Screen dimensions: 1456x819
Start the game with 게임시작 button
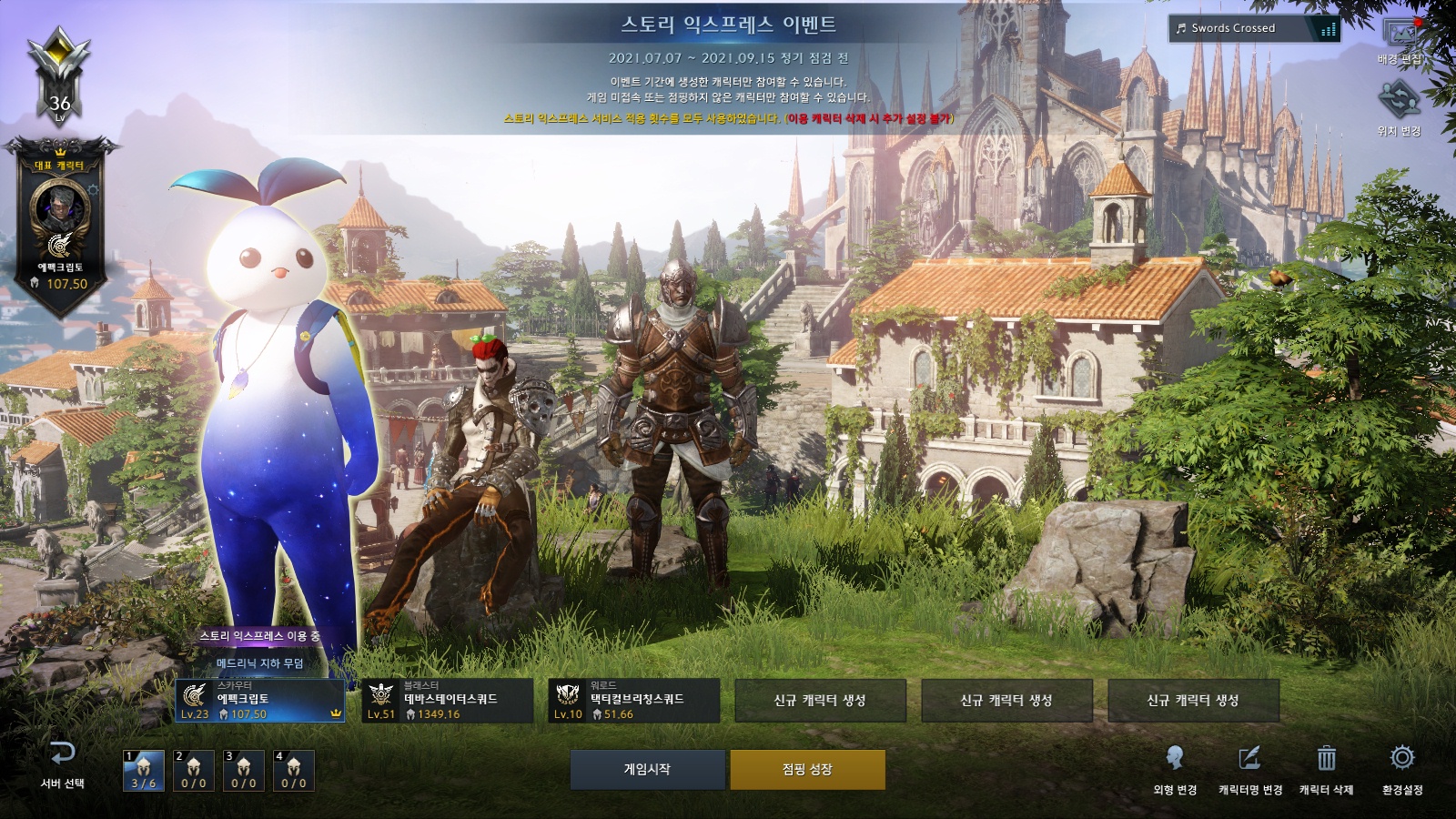(647, 770)
